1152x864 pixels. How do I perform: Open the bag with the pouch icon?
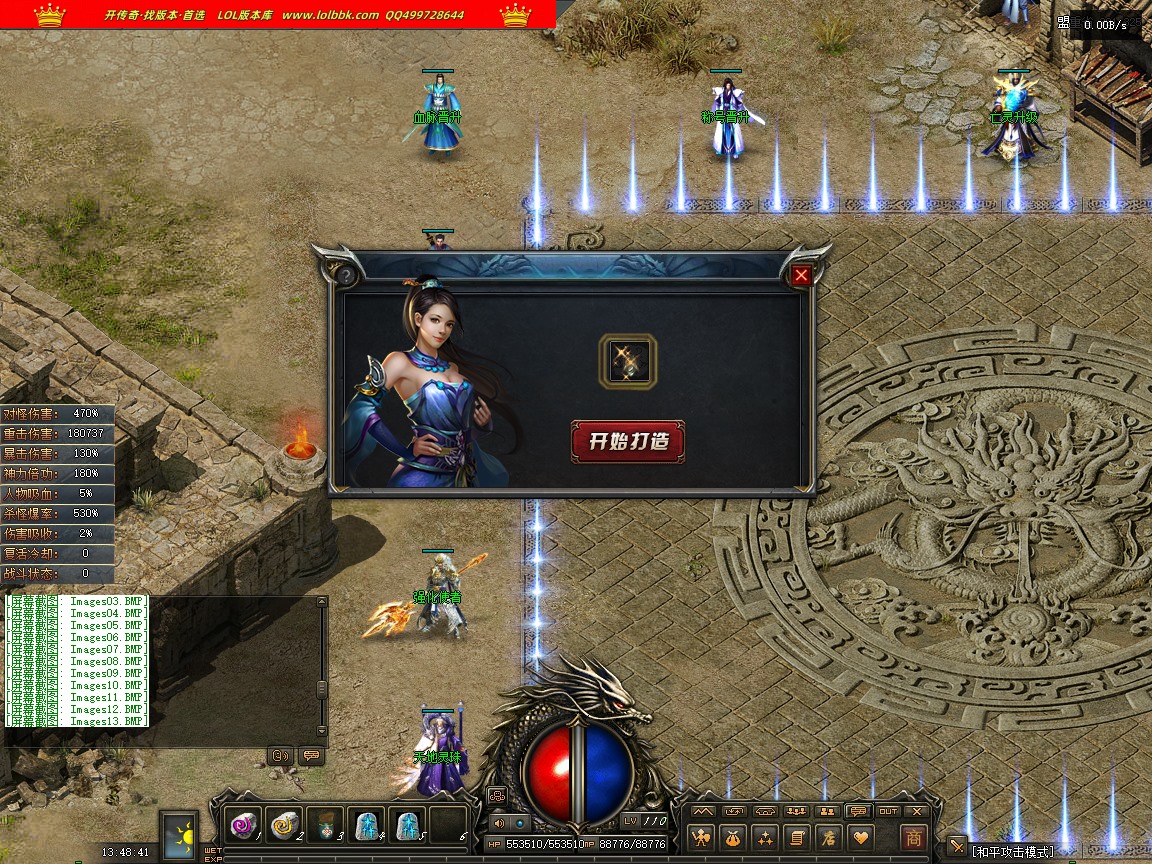[733, 838]
